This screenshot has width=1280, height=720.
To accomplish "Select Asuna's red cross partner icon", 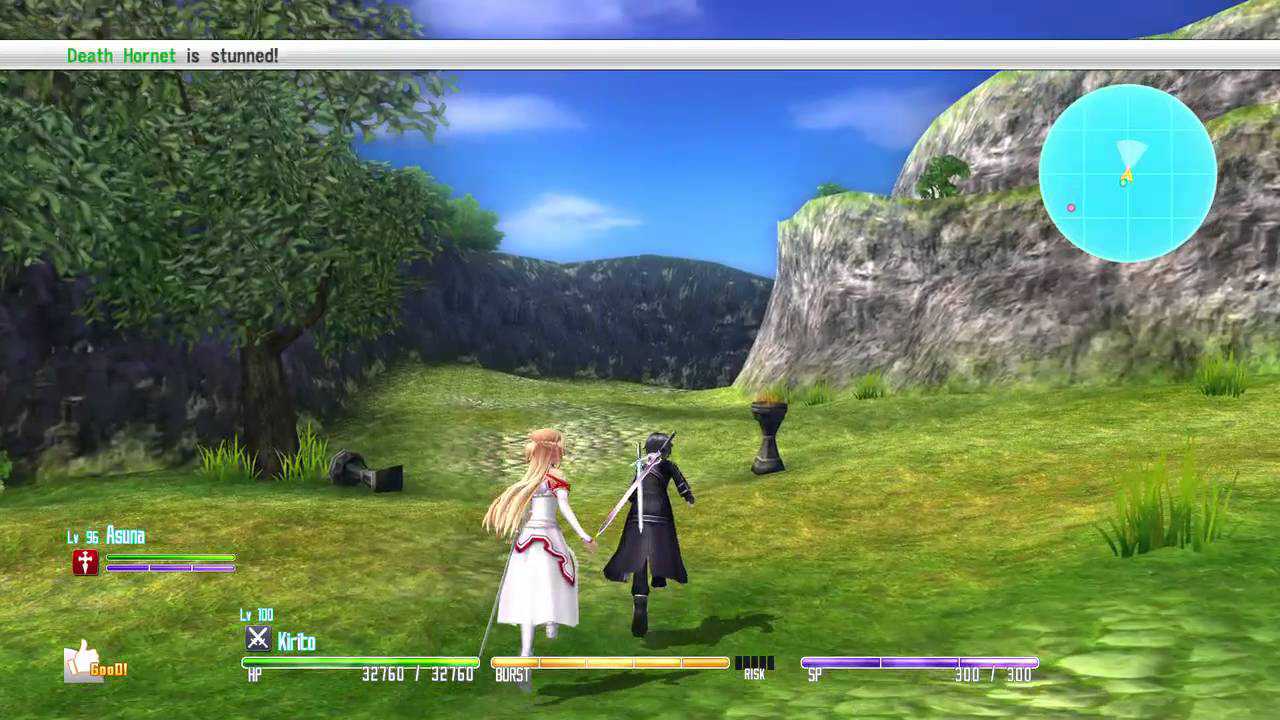I will tap(85, 563).
